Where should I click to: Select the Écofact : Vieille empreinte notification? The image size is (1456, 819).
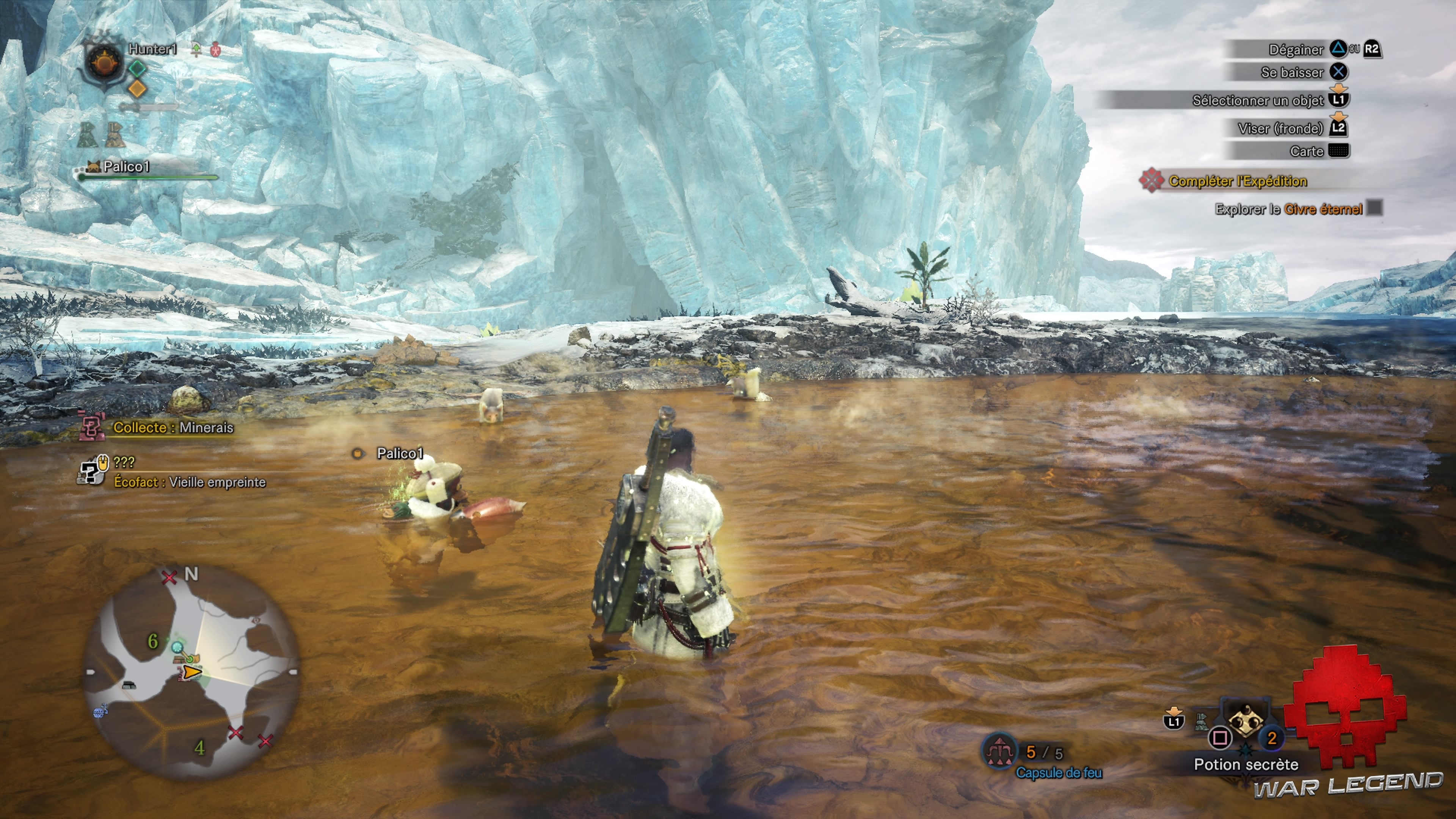pyautogui.click(x=189, y=482)
